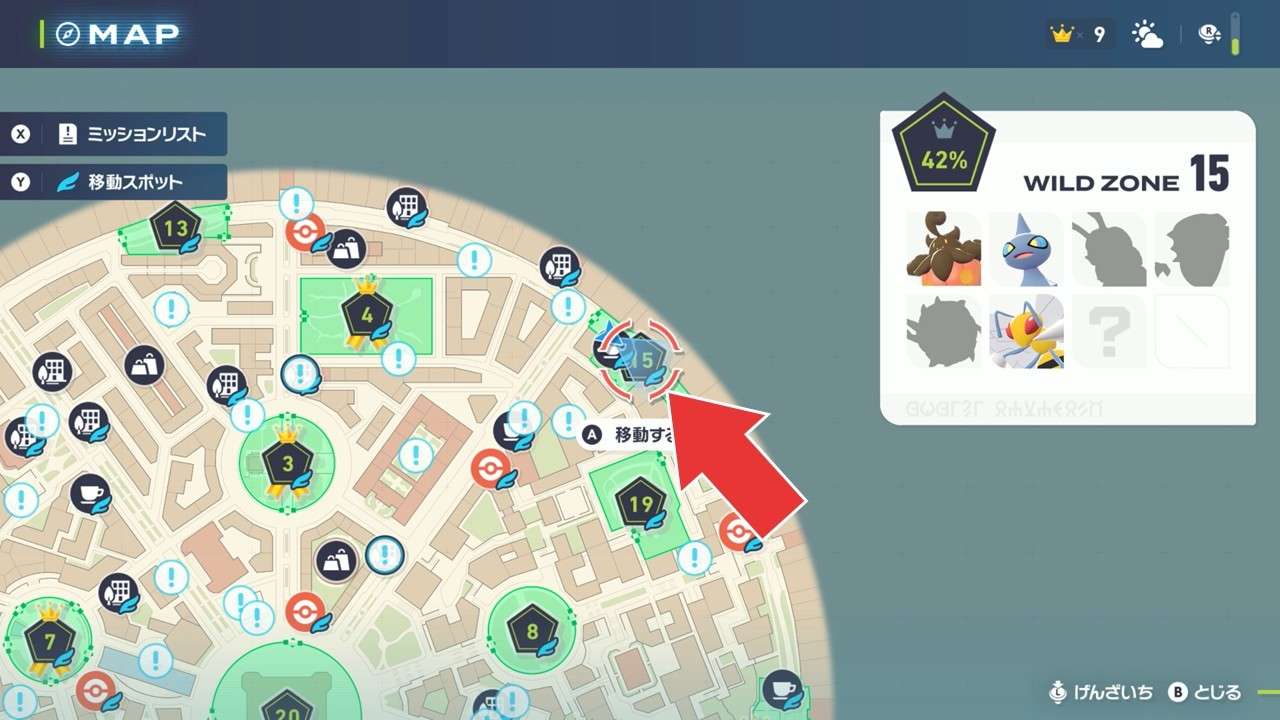This screenshot has width=1280, height=720.
Task: Select the coffee cup café marker at map's bottom-right edge
Action: point(781,690)
